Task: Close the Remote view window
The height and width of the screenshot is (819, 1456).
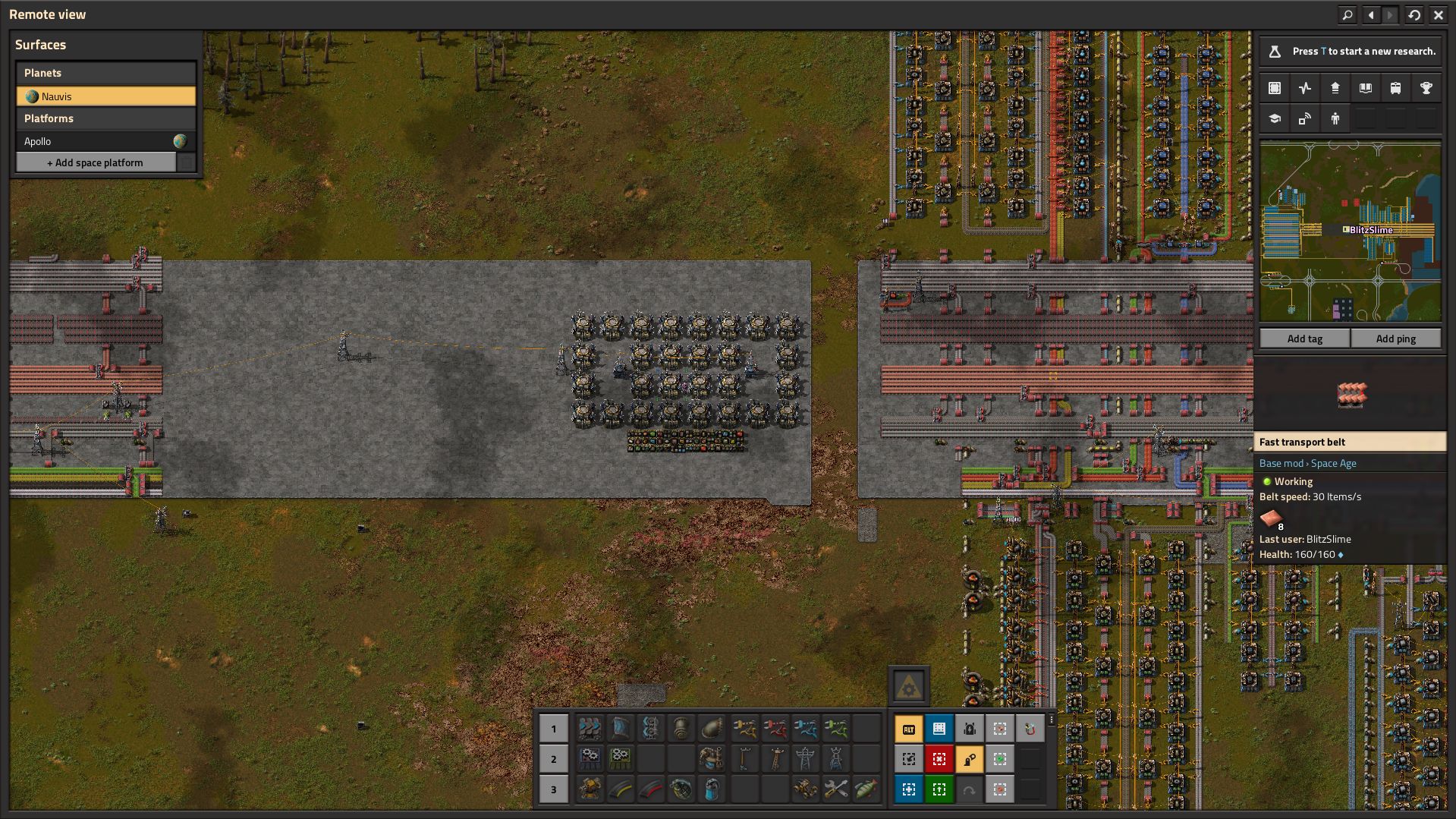Action: (1438, 14)
